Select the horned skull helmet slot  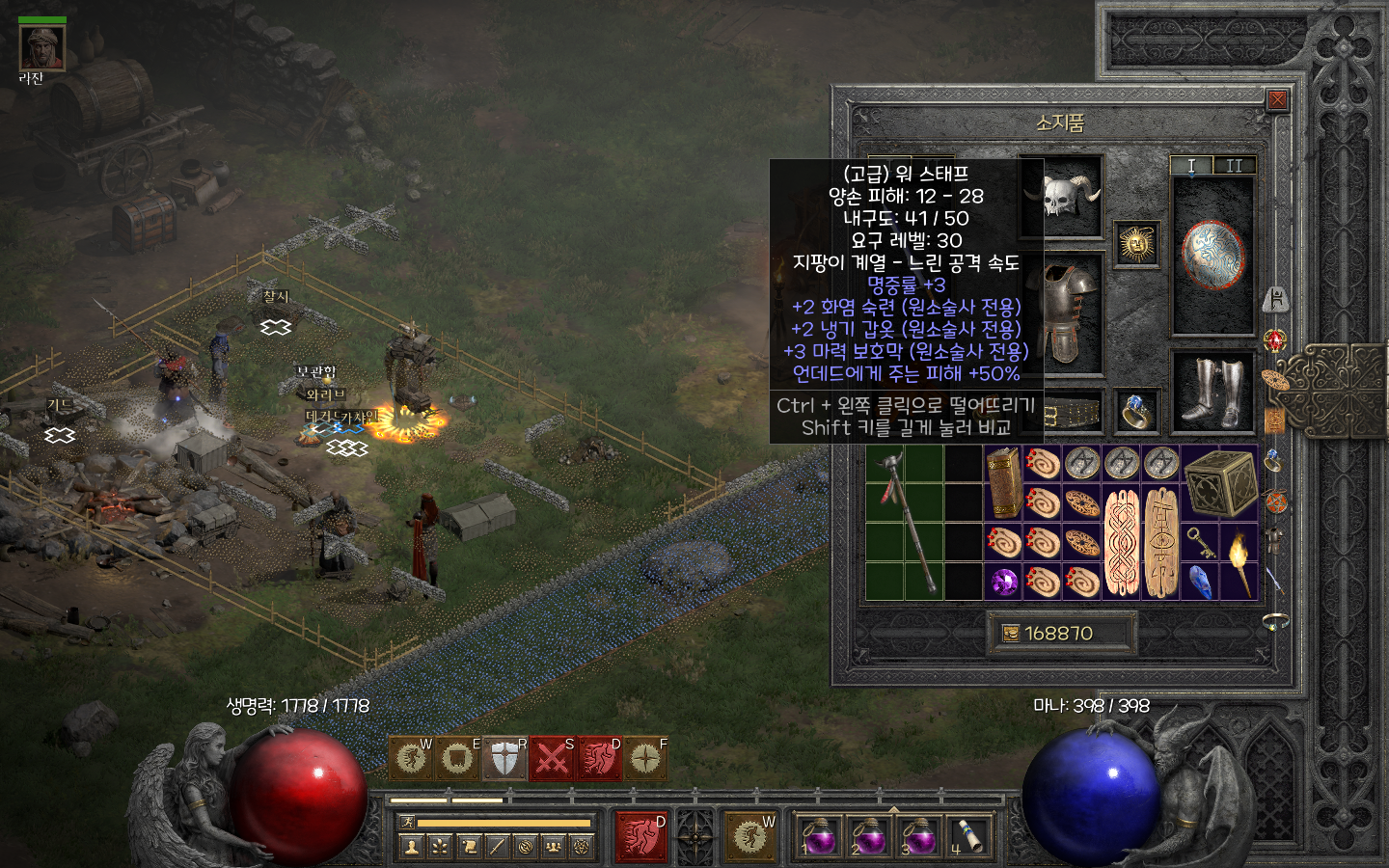[1061, 198]
